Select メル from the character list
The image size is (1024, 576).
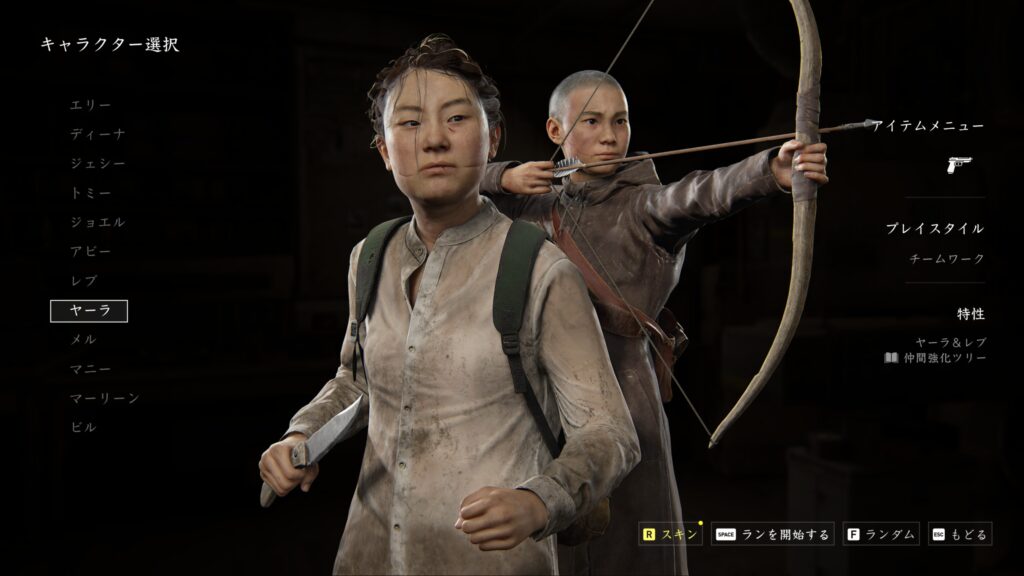click(x=83, y=340)
